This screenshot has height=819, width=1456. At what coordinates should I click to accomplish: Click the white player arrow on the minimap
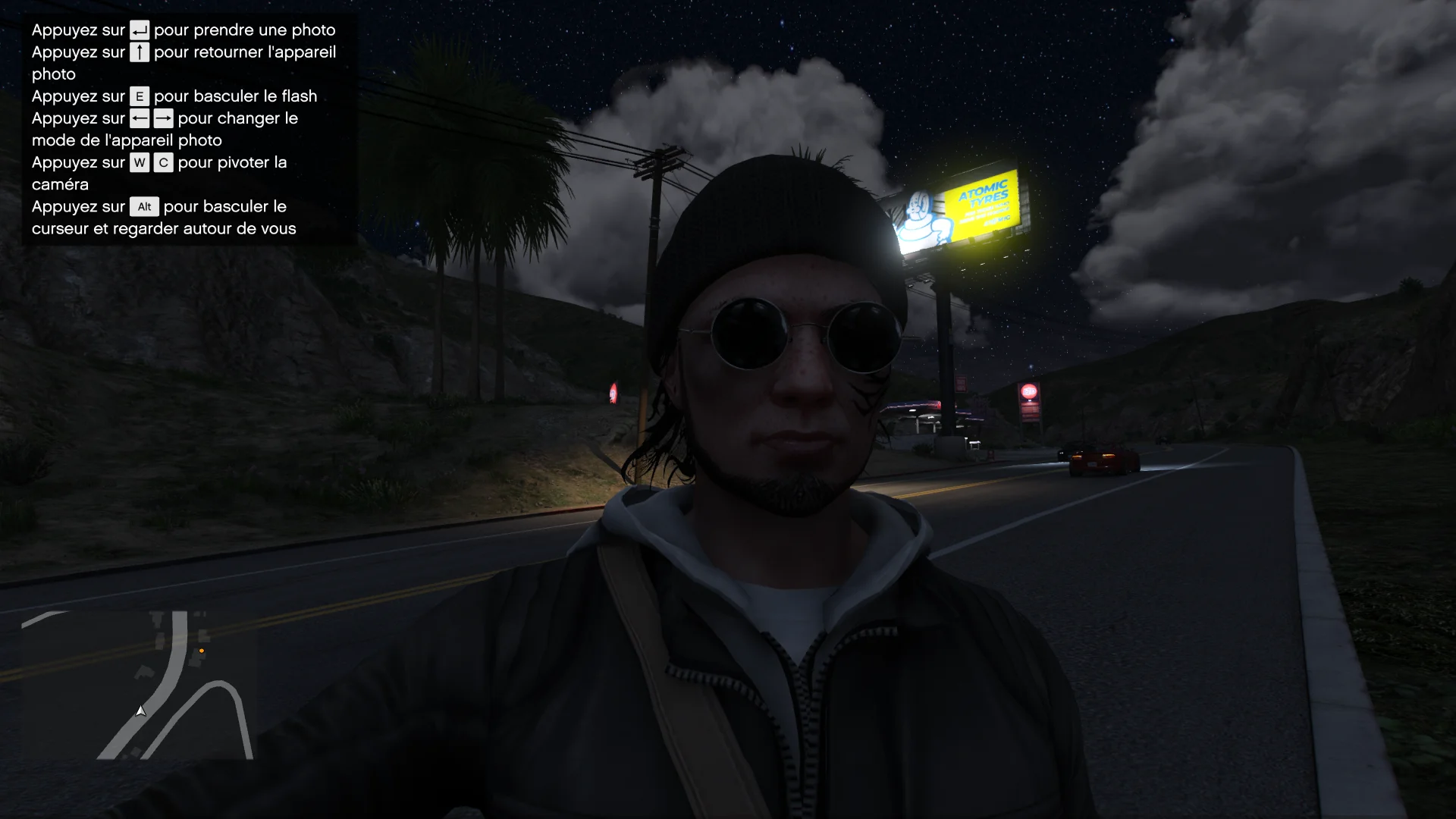click(x=140, y=711)
